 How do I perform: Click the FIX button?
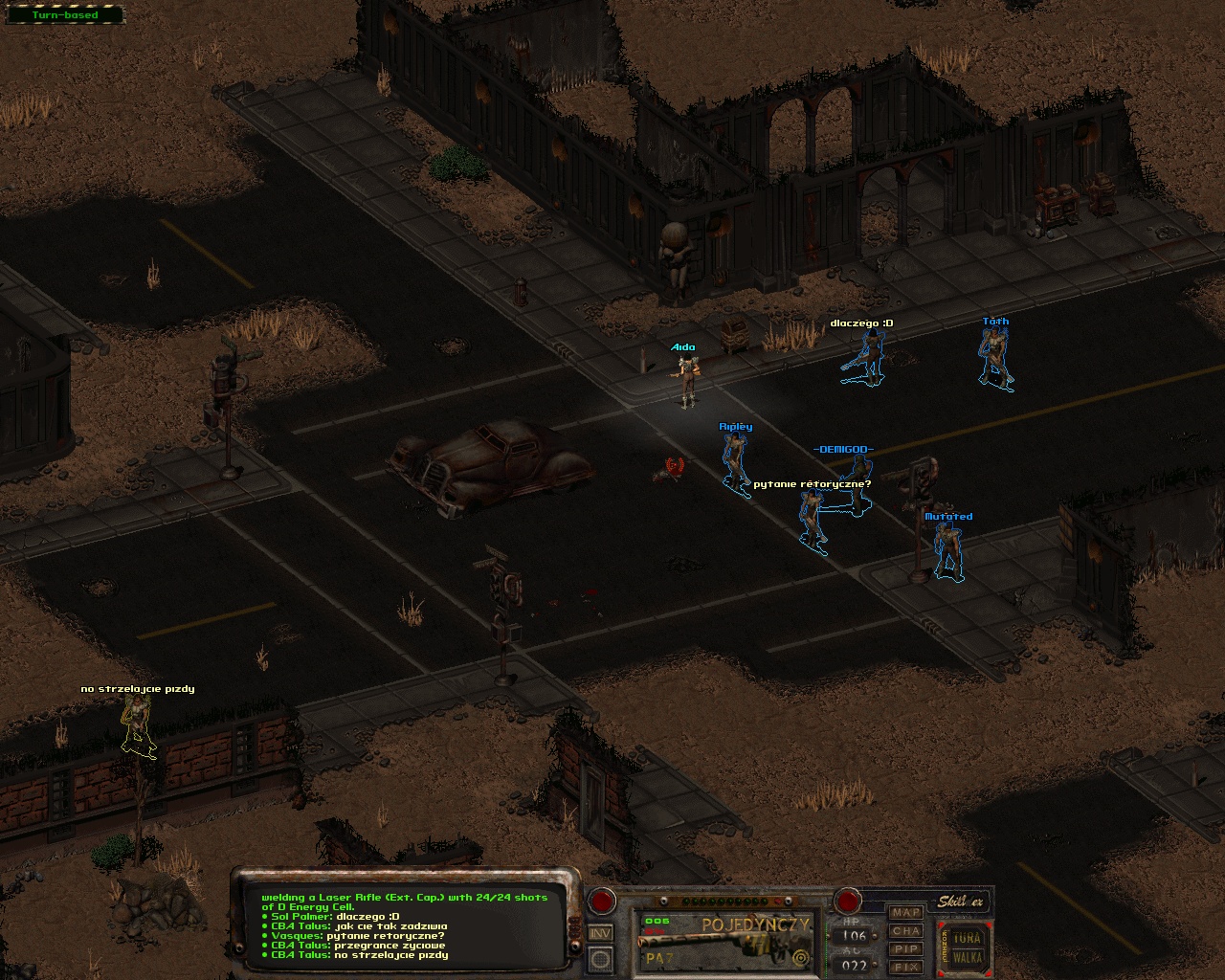coord(905,967)
